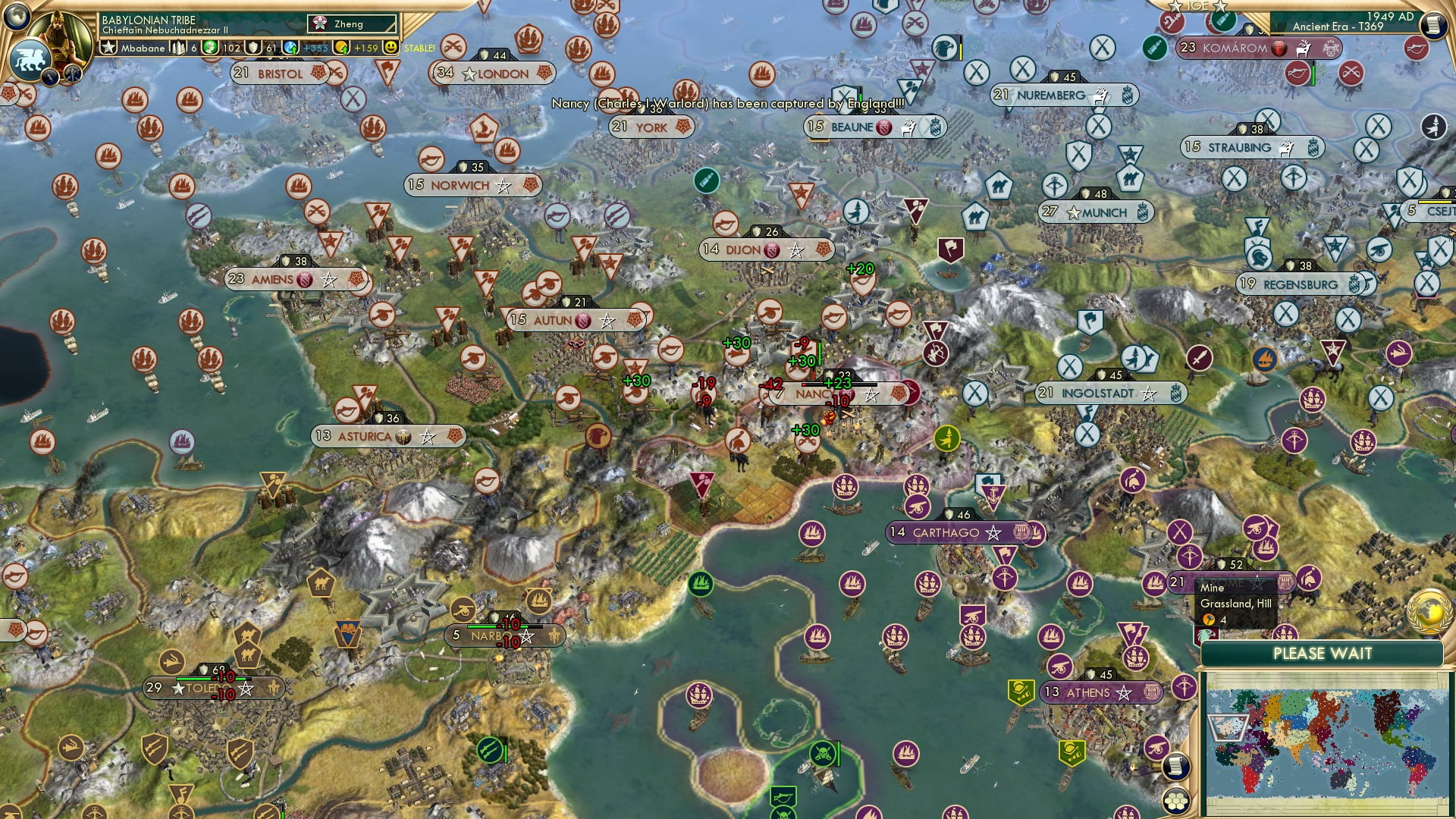
Task: Open the IGE in-game editor
Action: click(x=1197, y=6)
